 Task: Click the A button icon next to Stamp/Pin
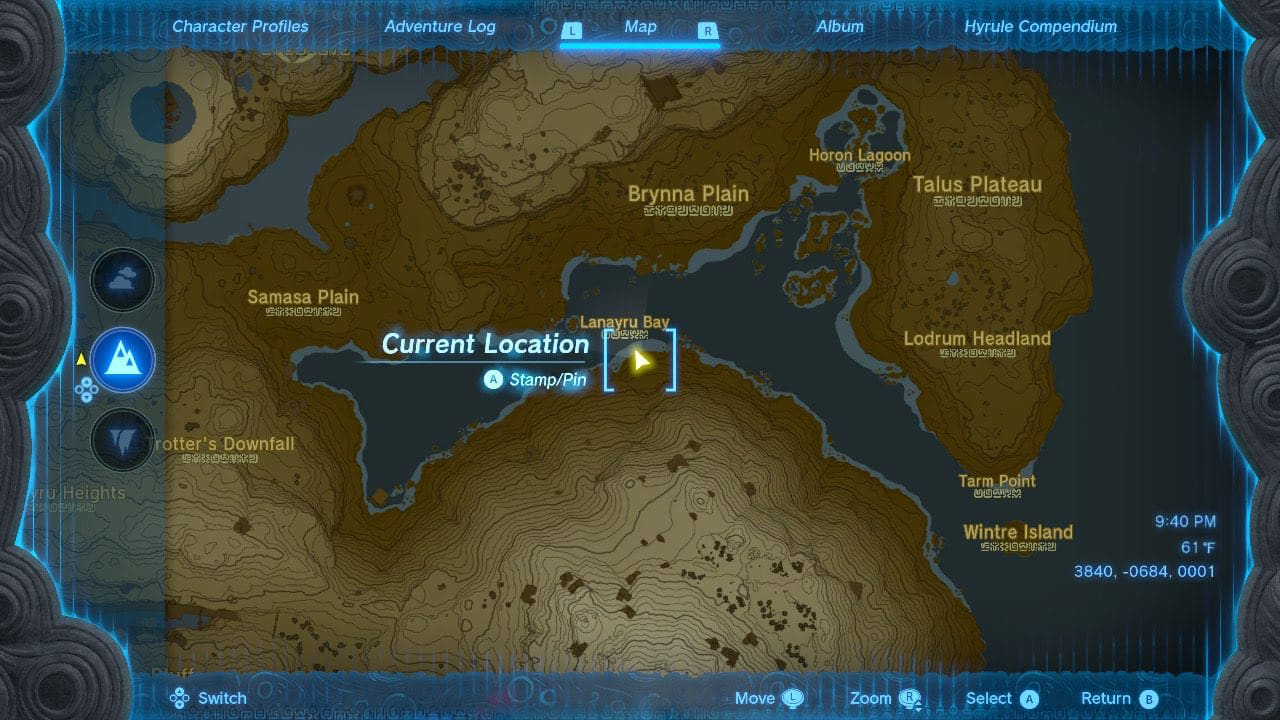click(492, 380)
